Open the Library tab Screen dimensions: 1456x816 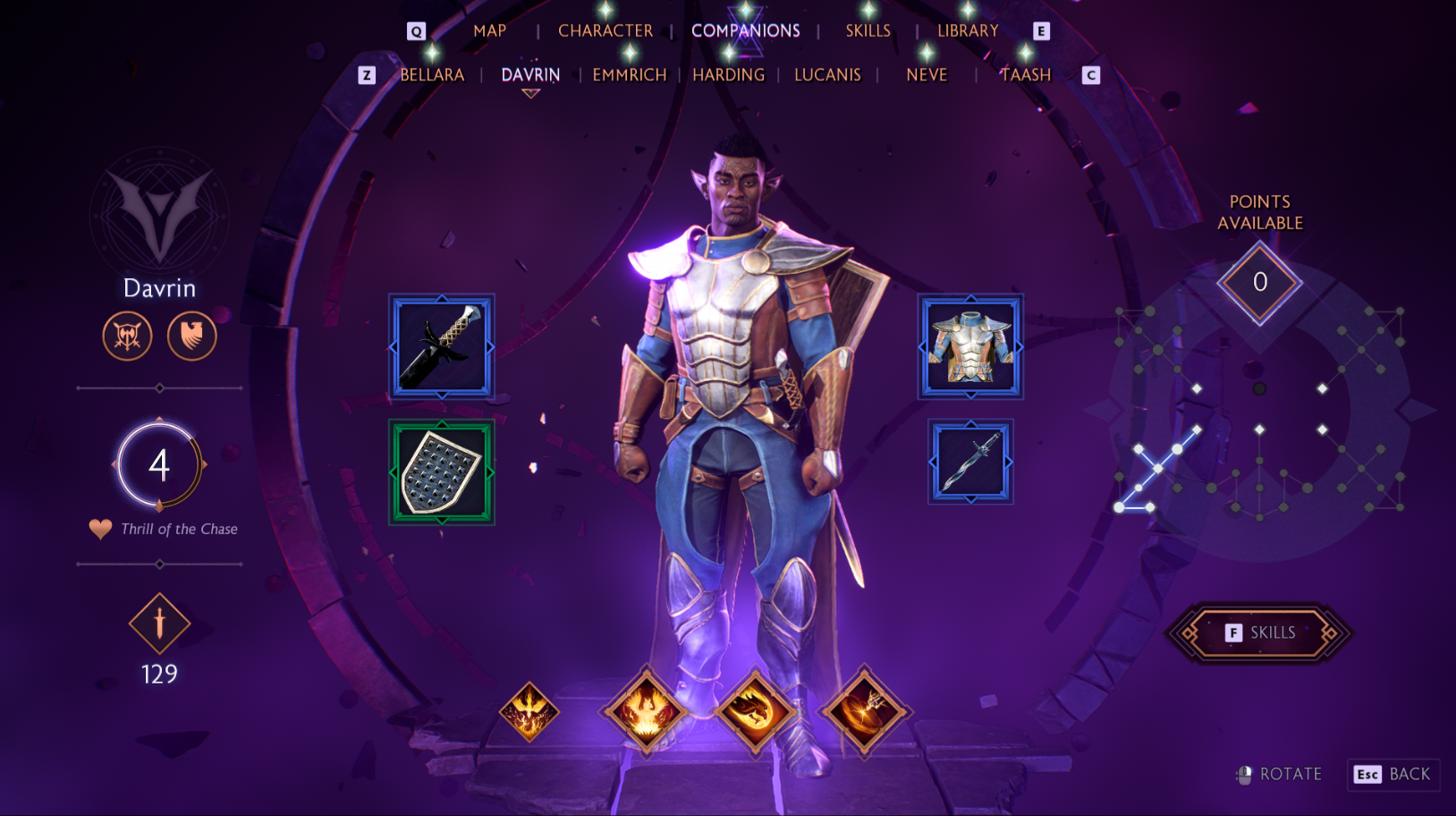pyautogui.click(x=968, y=31)
